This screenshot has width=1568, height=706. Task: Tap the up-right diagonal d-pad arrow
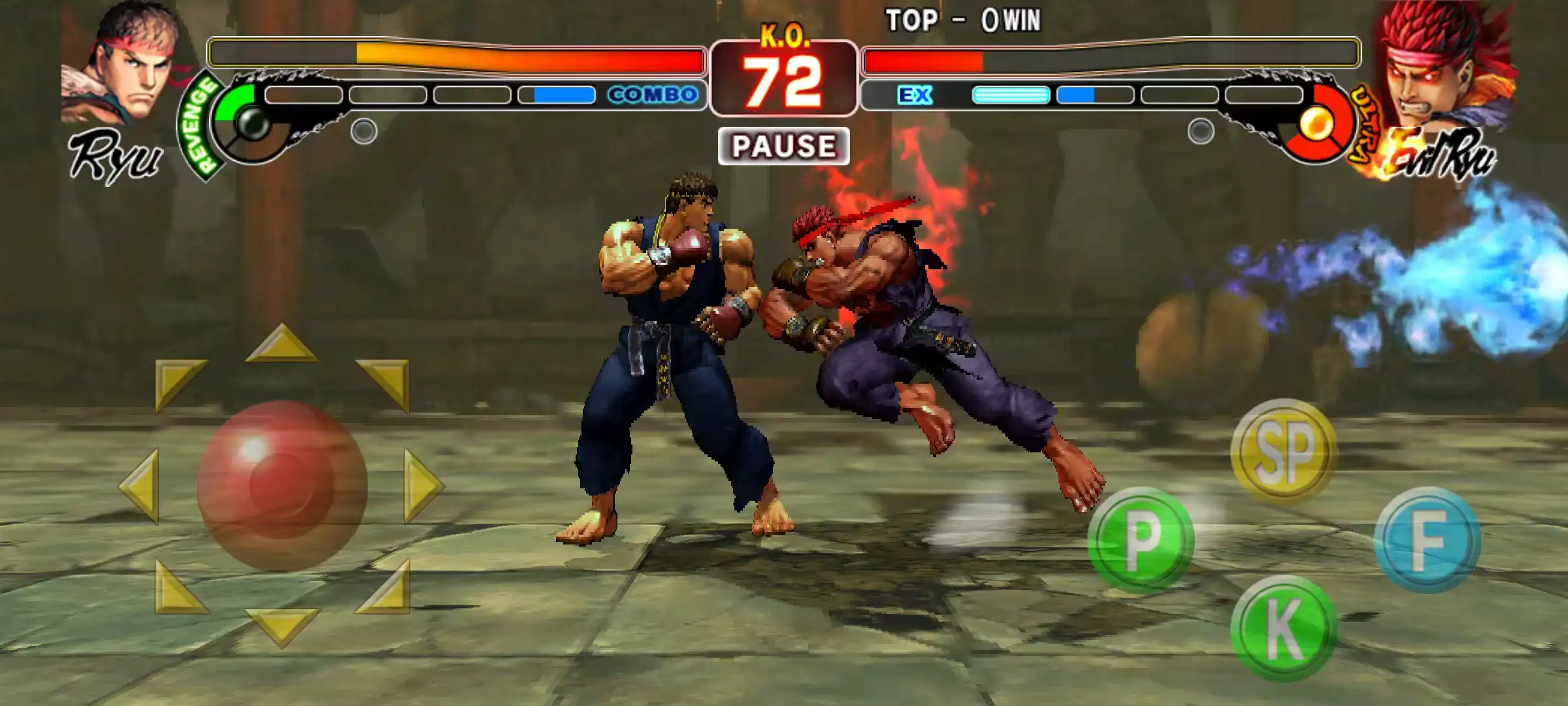tap(388, 381)
